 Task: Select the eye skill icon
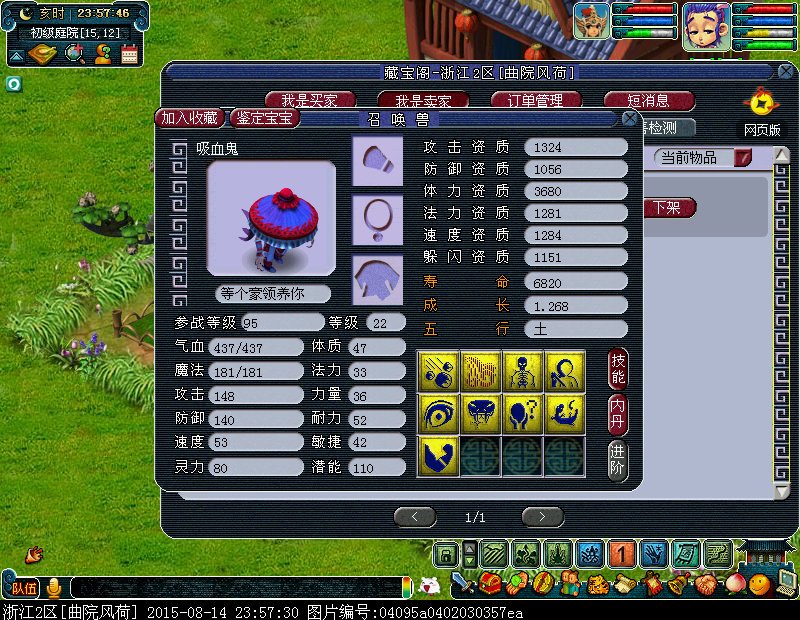point(438,413)
